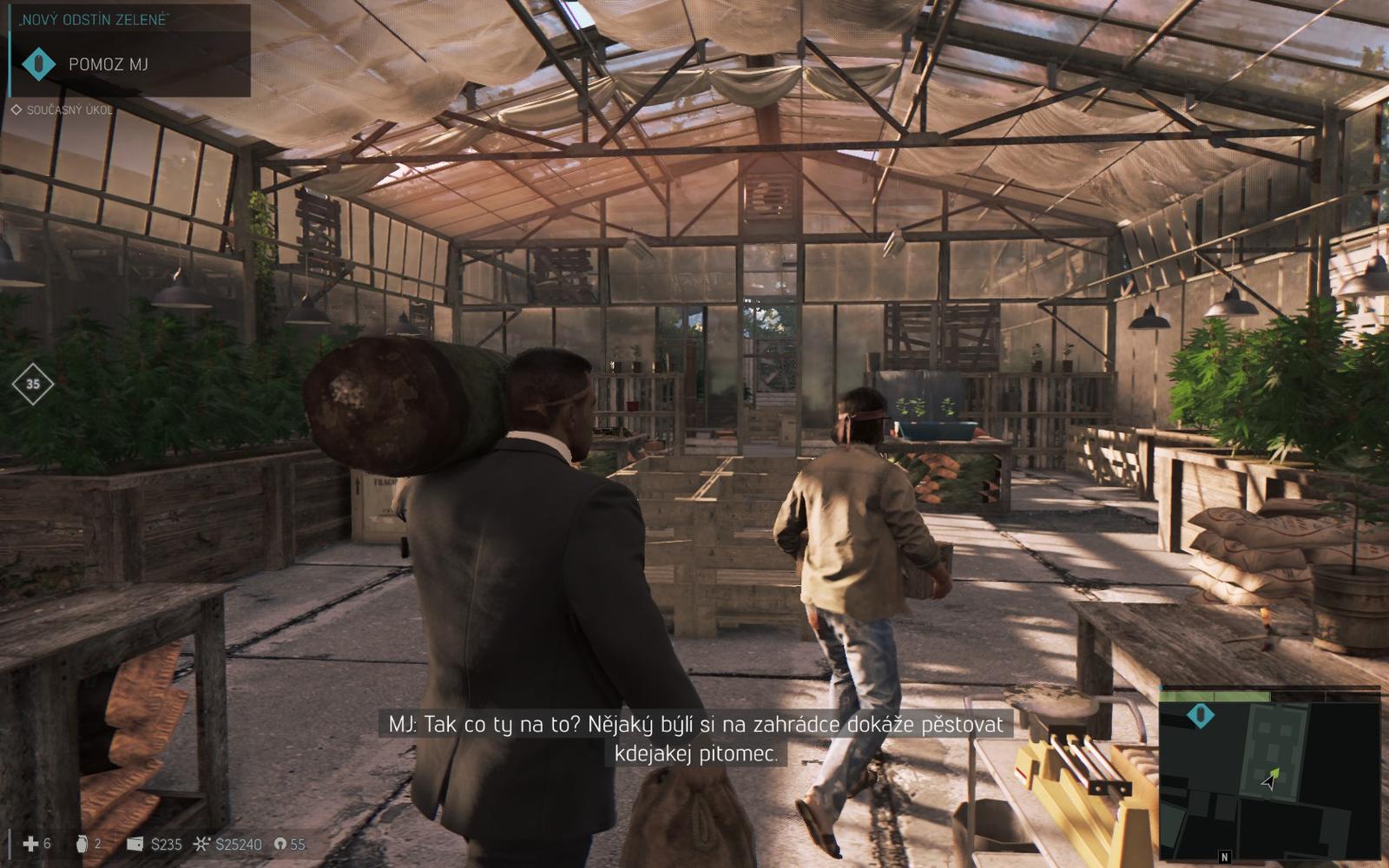The width and height of the screenshot is (1389, 868).
Task: Click the diamond marker labeled 35
Action: click(x=33, y=384)
